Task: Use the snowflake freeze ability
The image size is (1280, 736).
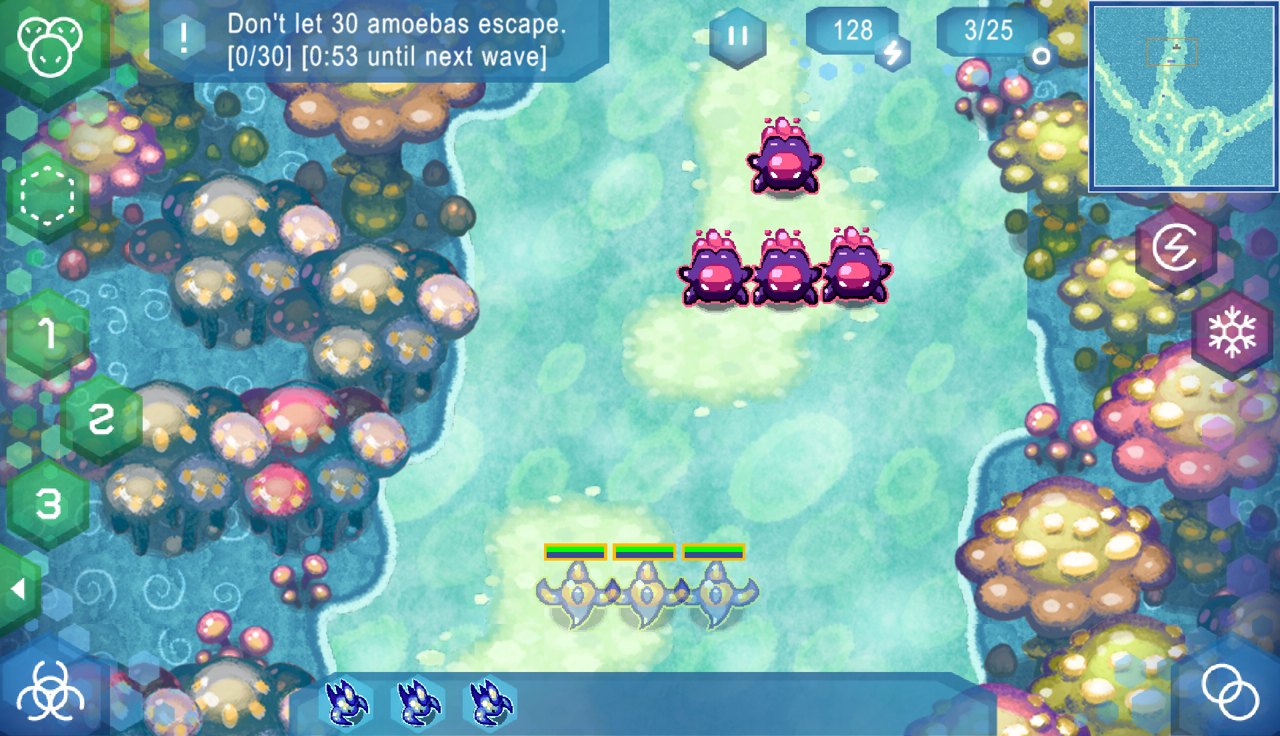Action: (x=1231, y=335)
